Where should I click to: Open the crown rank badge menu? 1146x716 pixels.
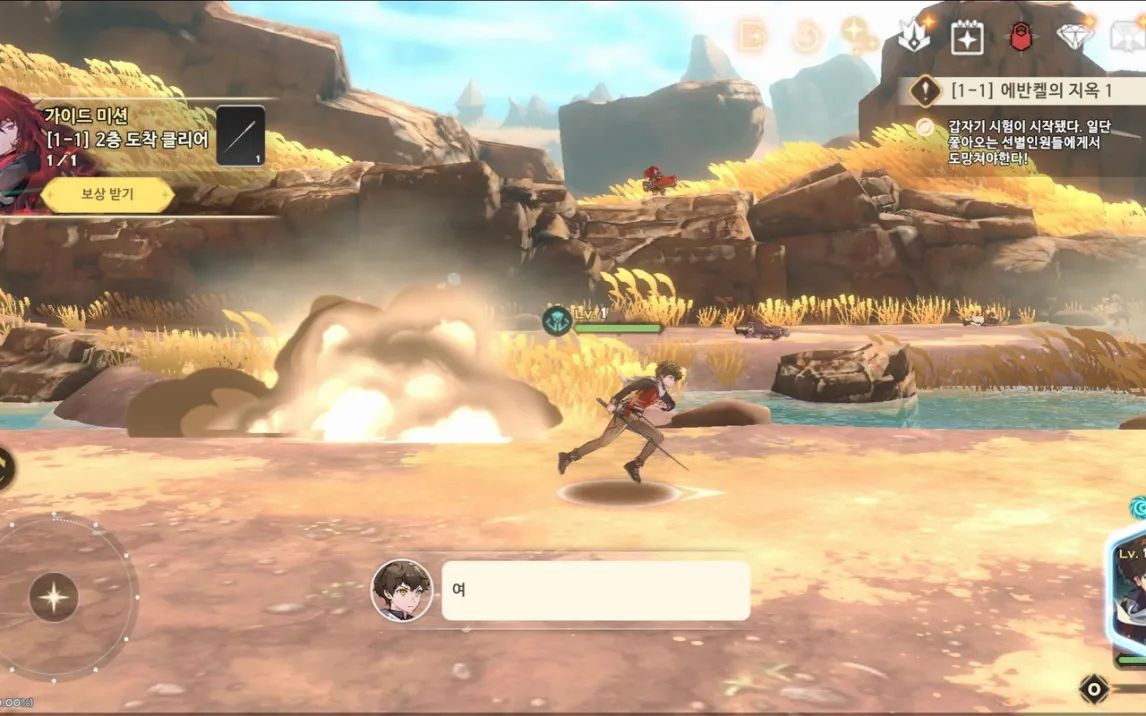click(914, 37)
